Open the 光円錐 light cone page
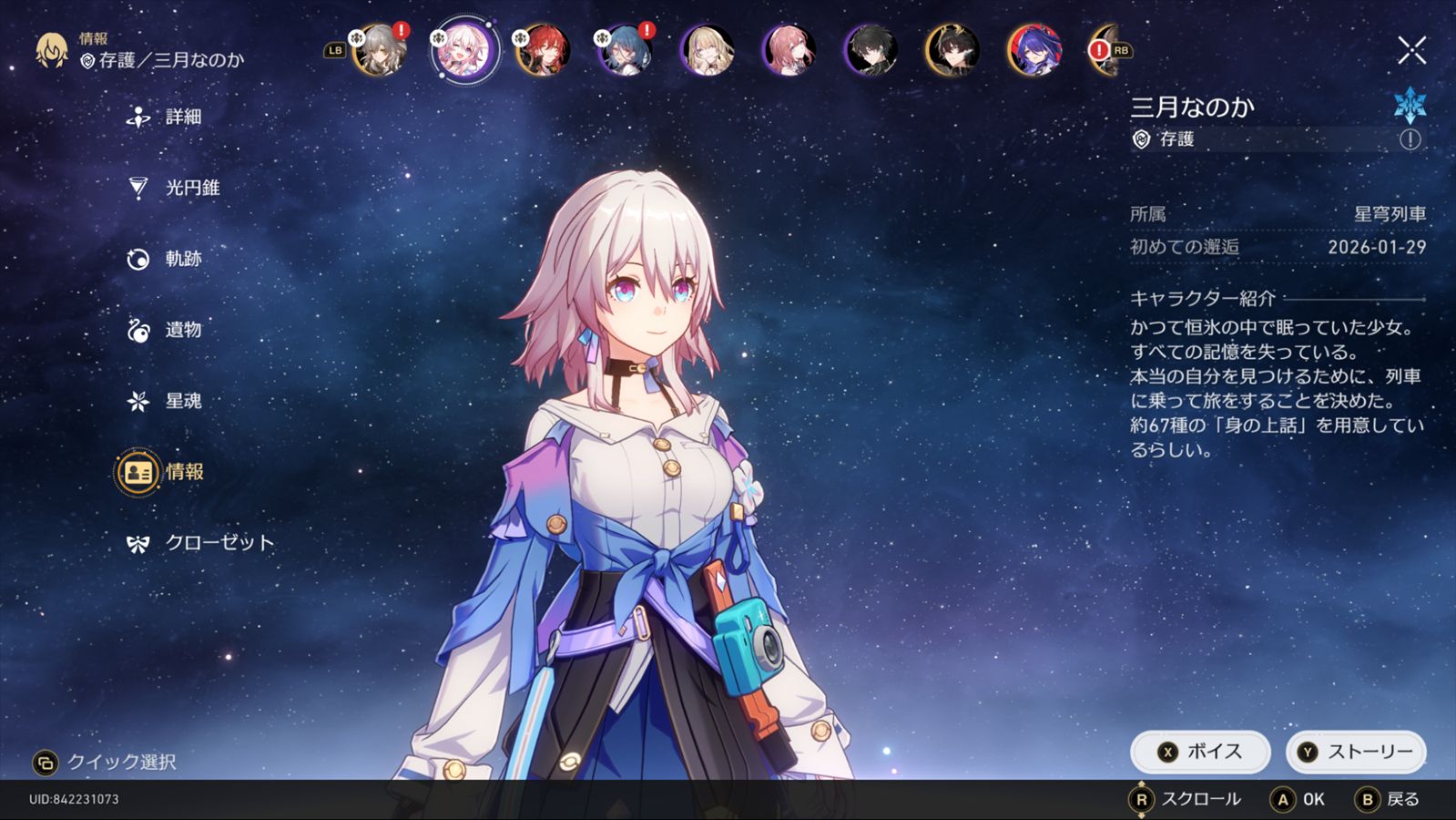 click(173, 188)
